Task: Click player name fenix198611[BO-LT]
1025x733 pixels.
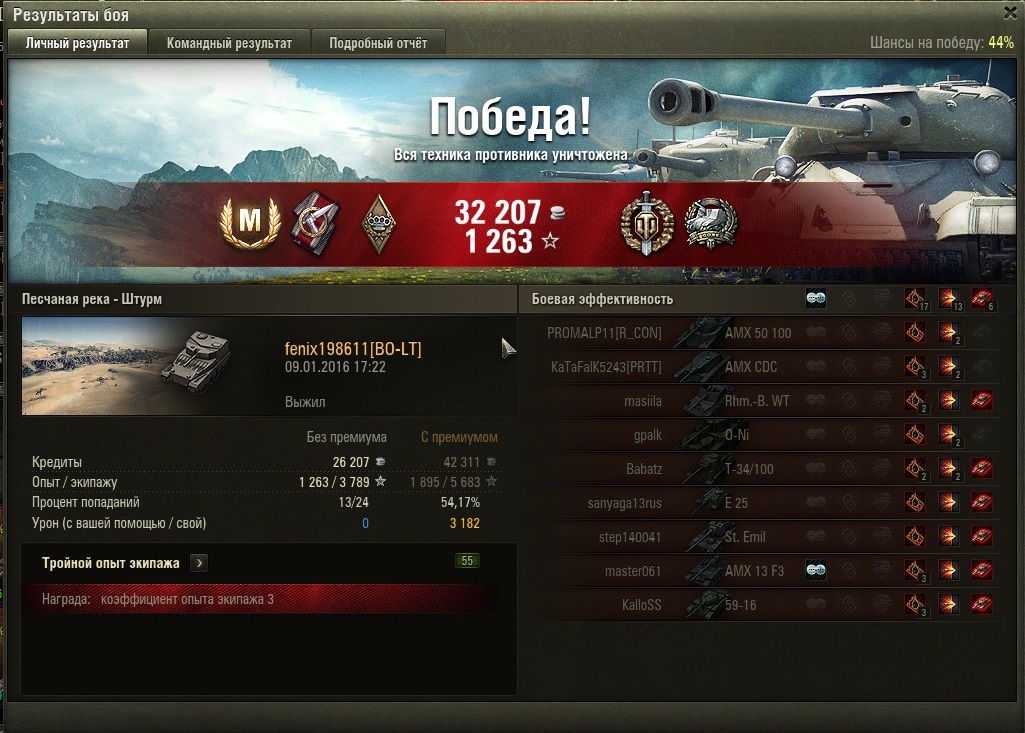Action: pos(353,349)
